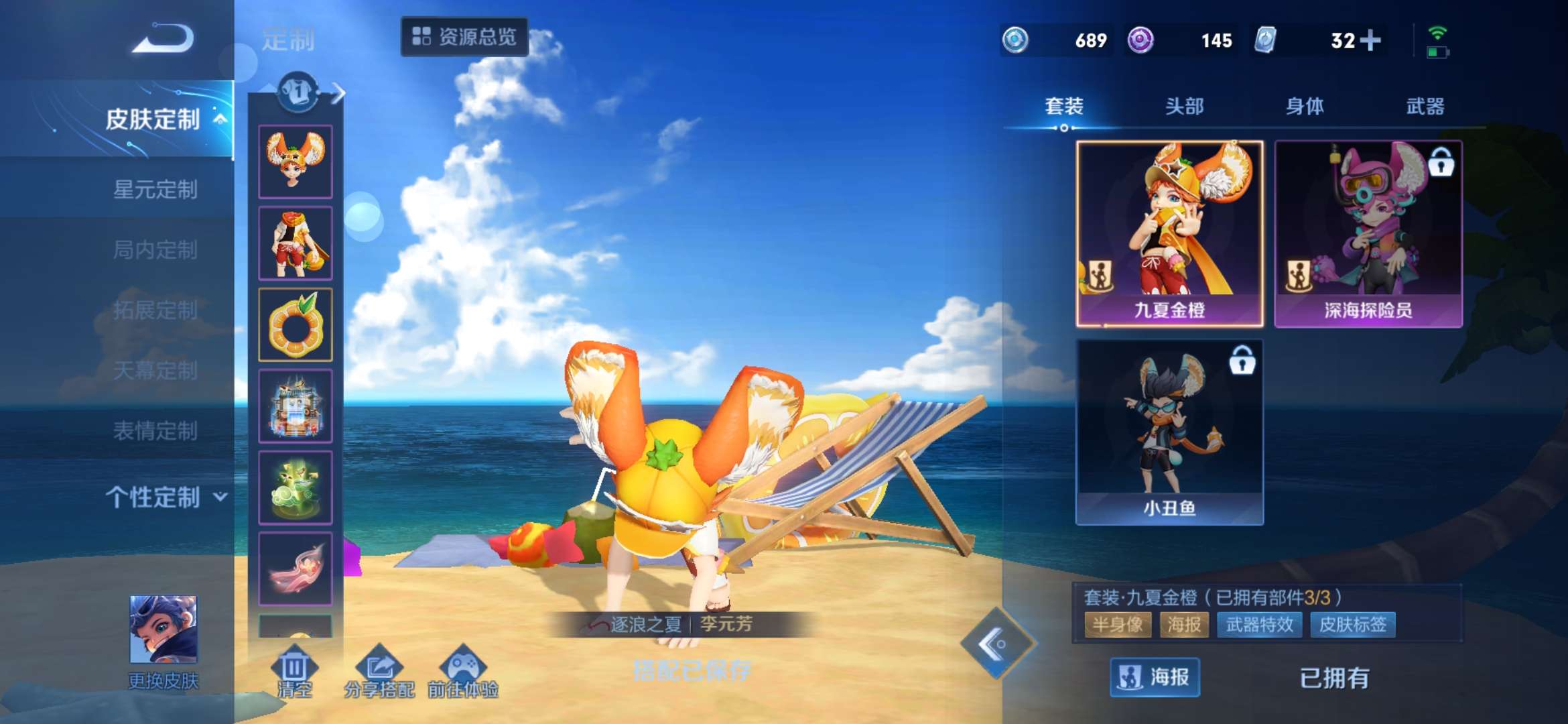
Task: Choose 拓展定制 from the sidebar
Action: [155, 310]
